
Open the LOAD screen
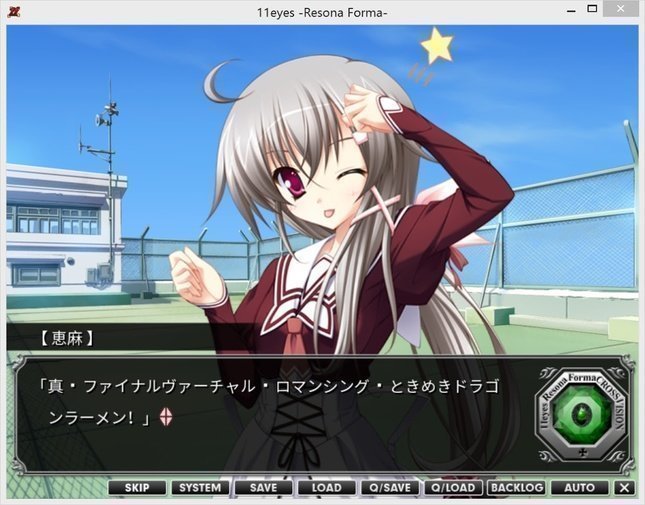[326, 488]
